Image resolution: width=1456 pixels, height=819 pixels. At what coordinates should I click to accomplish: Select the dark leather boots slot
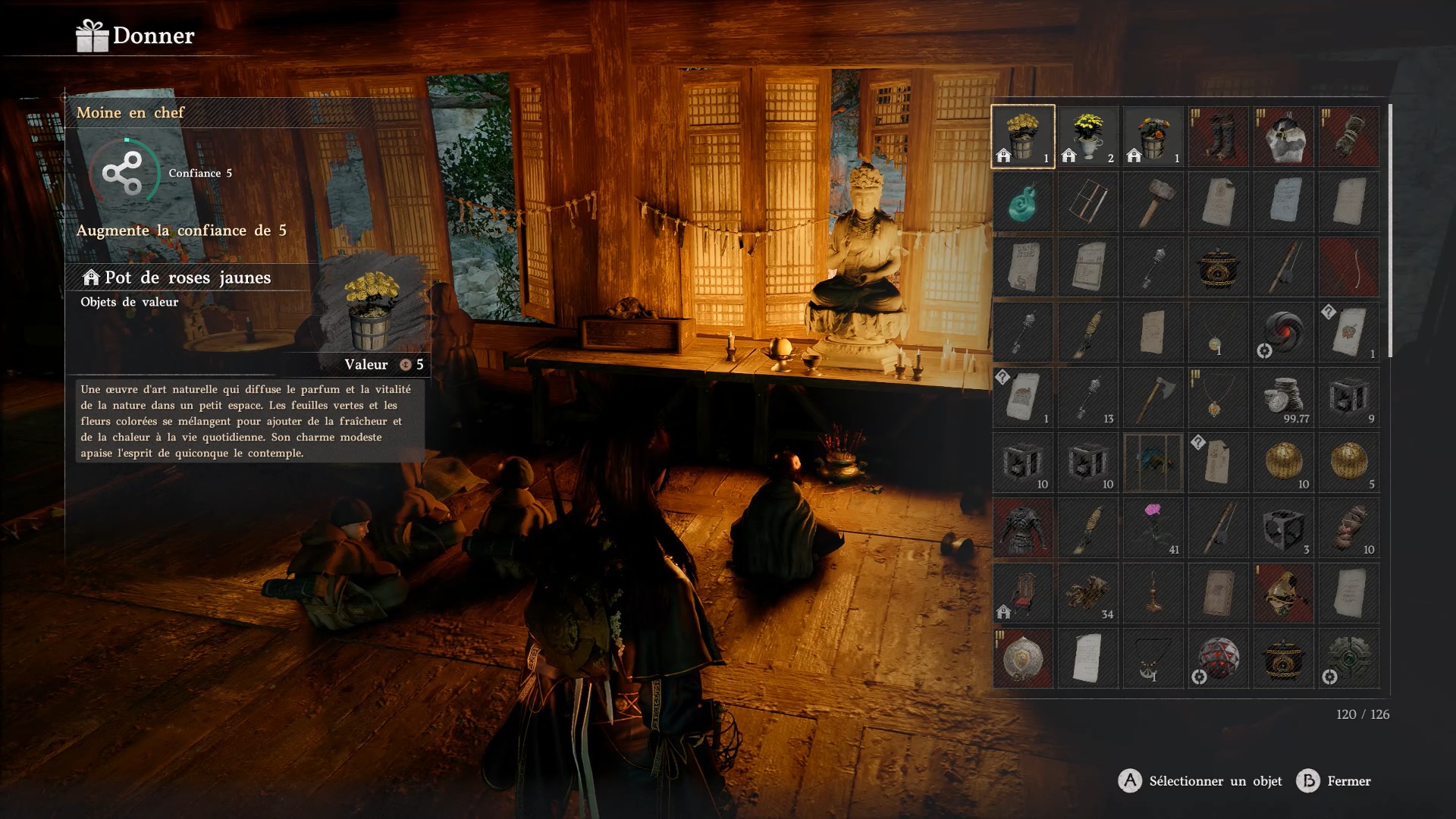point(1219,136)
